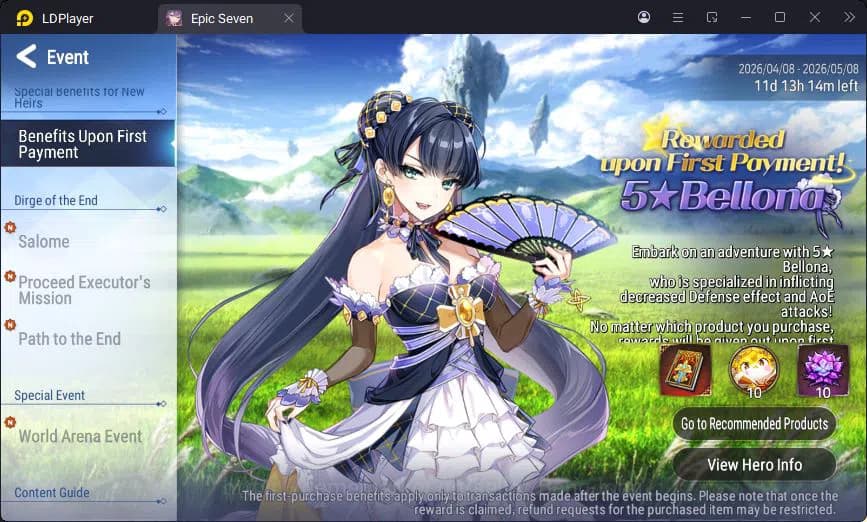Image resolution: width=867 pixels, height=522 pixels.
Task: Open the Salome event entry
Action: coord(44,241)
